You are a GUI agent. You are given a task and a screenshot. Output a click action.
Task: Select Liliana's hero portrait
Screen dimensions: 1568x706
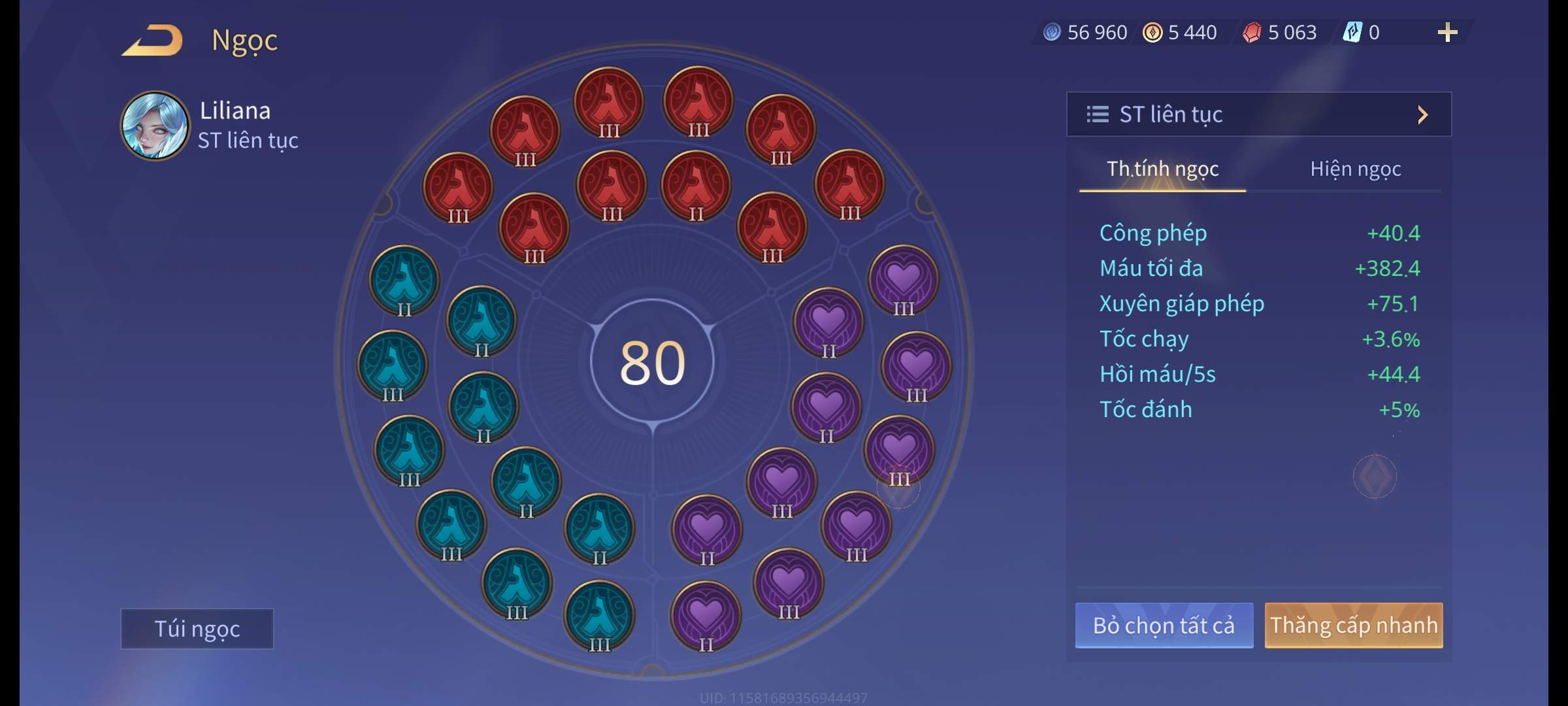tap(155, 126)
